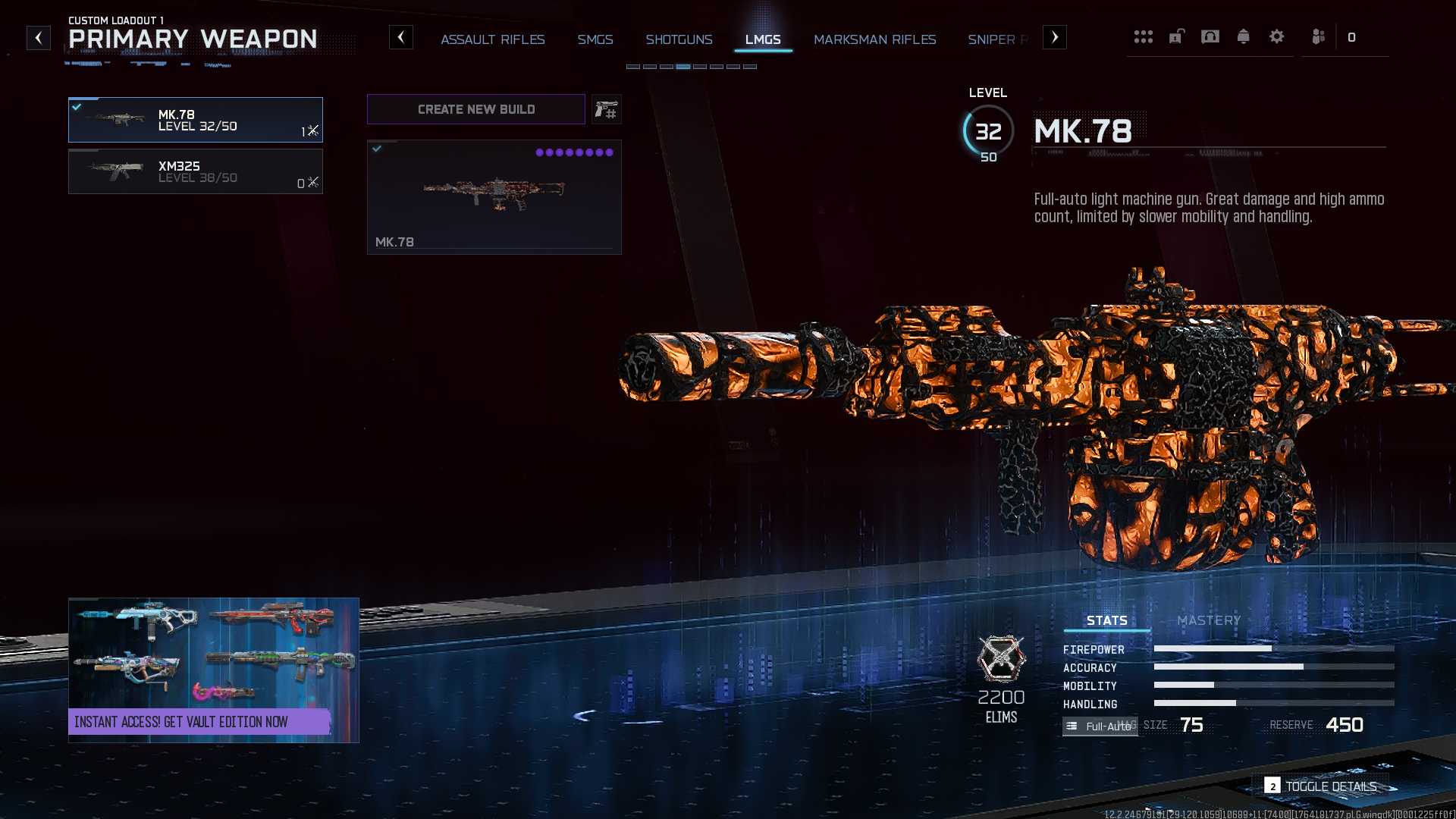
Task: Show the Marksman Rifles category
Action: pyautogui.click(x=874, y=39)
